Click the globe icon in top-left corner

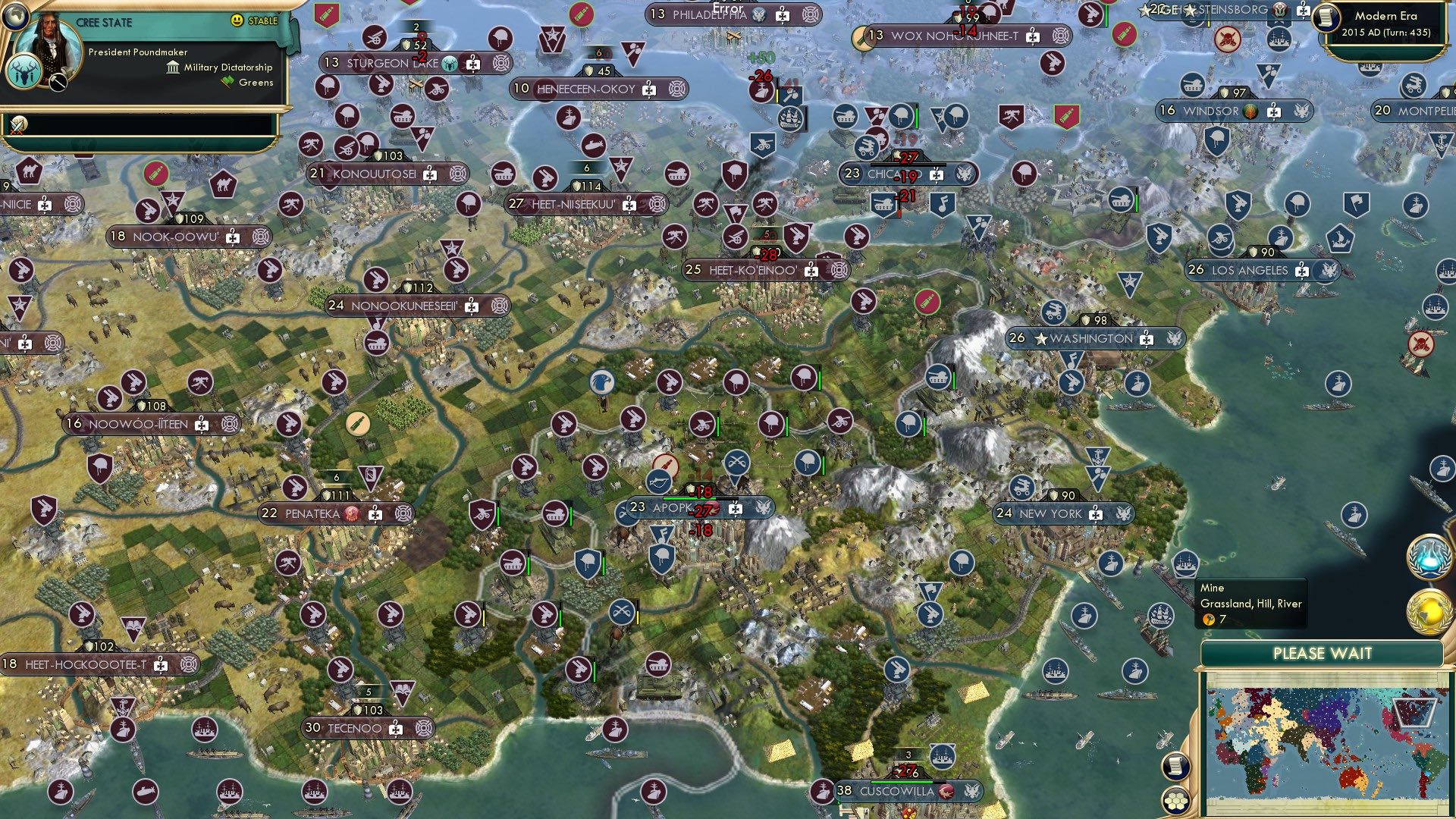[15, 18]
